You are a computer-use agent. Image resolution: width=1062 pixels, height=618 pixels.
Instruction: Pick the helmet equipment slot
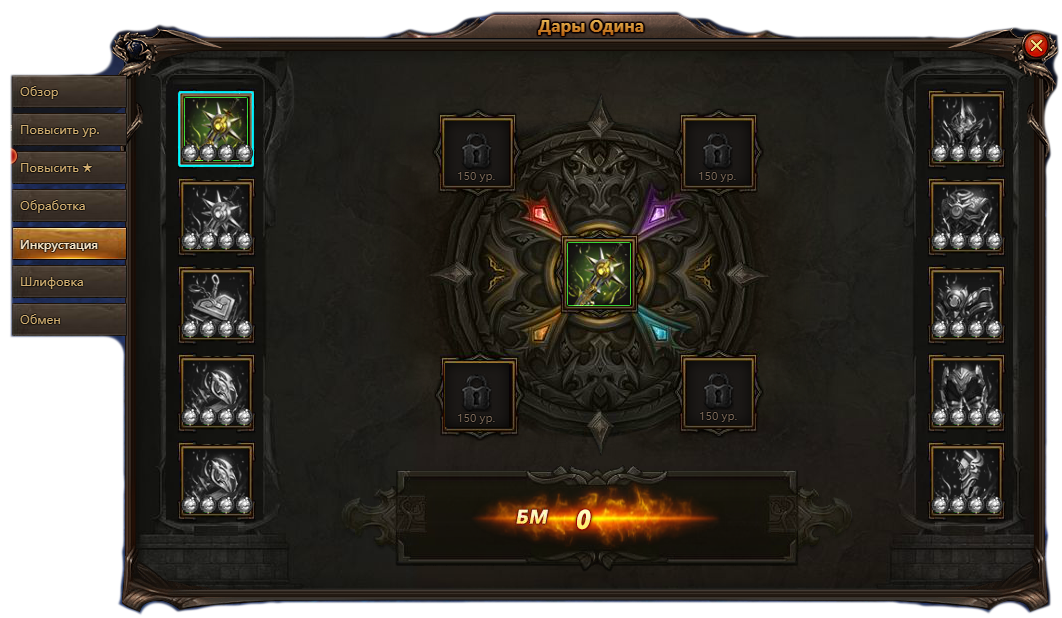pyautogui.click(x=966, y=129)
